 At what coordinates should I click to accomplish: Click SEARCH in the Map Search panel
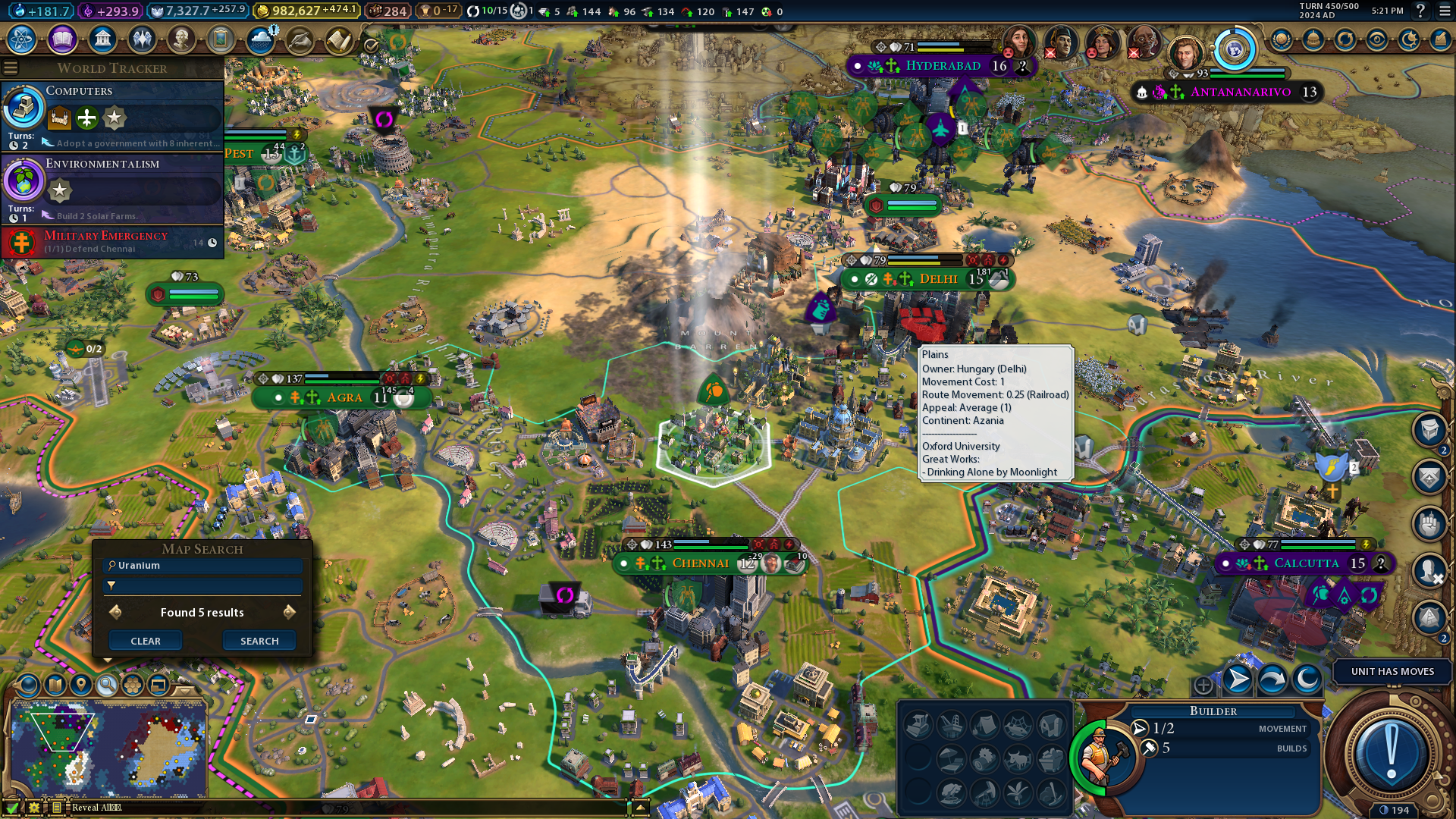coord(259,641)
